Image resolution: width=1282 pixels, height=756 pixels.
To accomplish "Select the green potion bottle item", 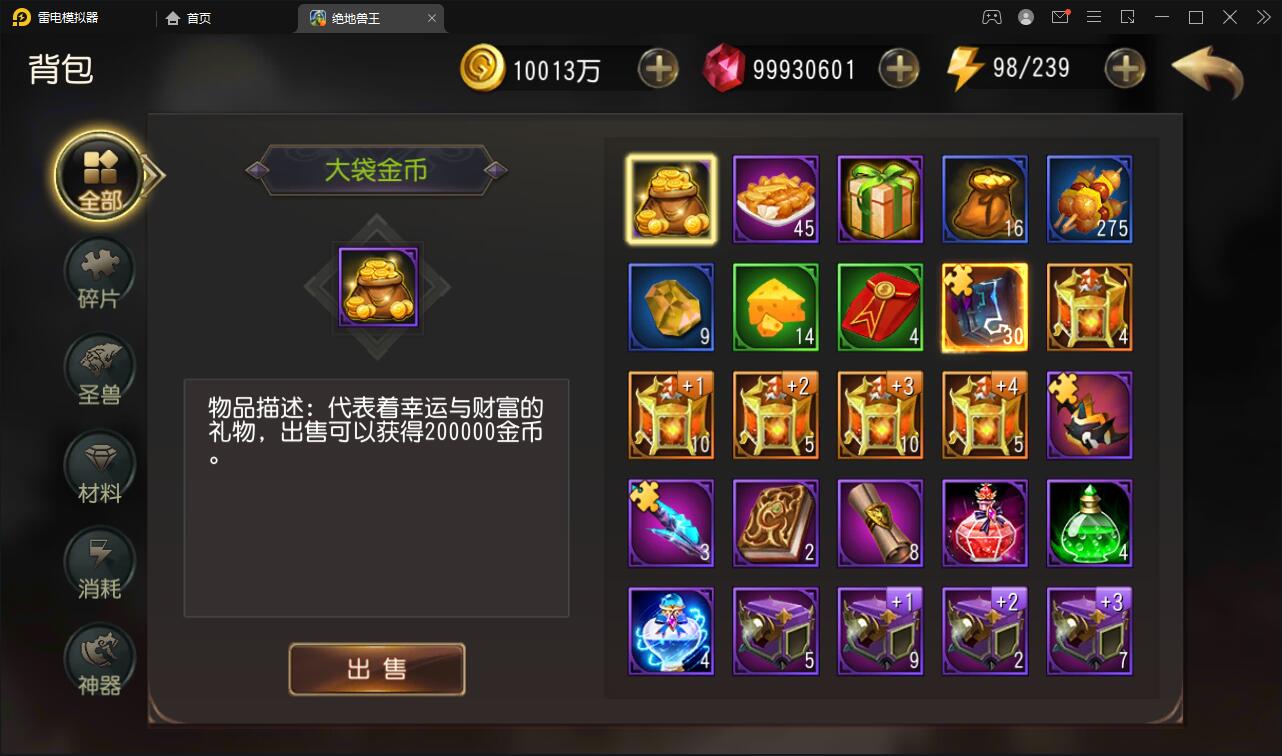I will coord(1089,522).
